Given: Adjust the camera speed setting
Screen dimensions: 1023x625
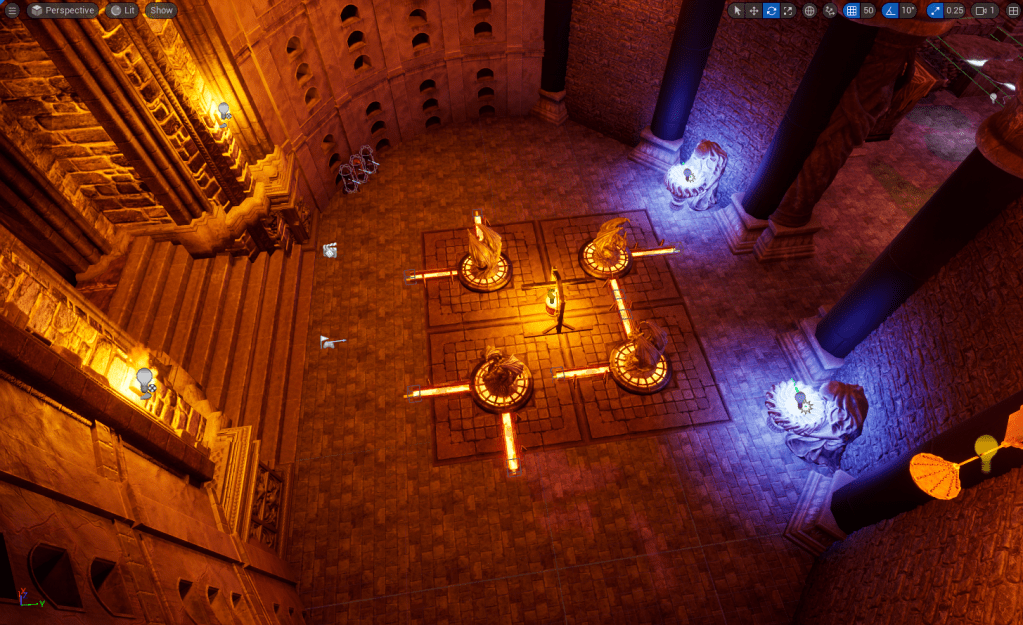Looking at the screenshot, I should [985, 11].
